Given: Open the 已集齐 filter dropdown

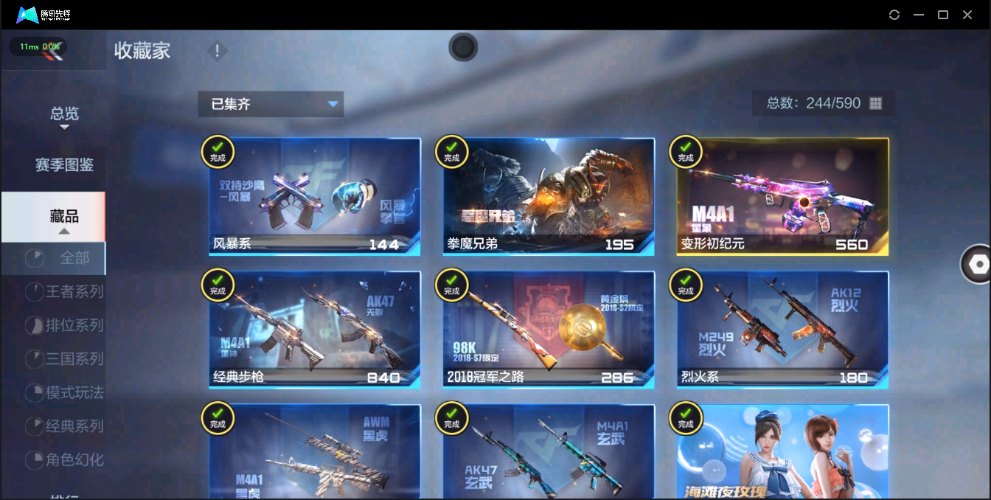Looking at the screenshot, I should click(x=270, y=104).
